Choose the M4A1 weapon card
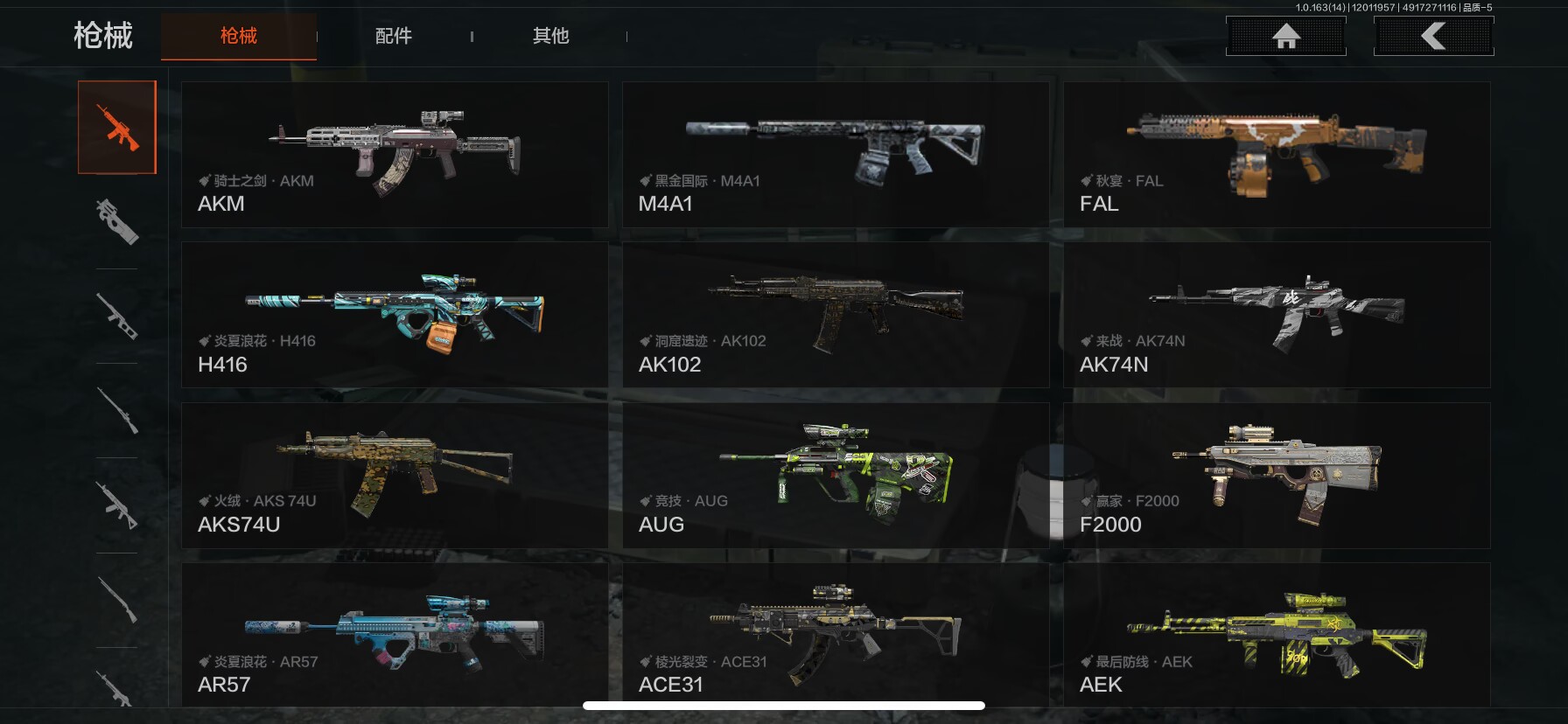 836,155
